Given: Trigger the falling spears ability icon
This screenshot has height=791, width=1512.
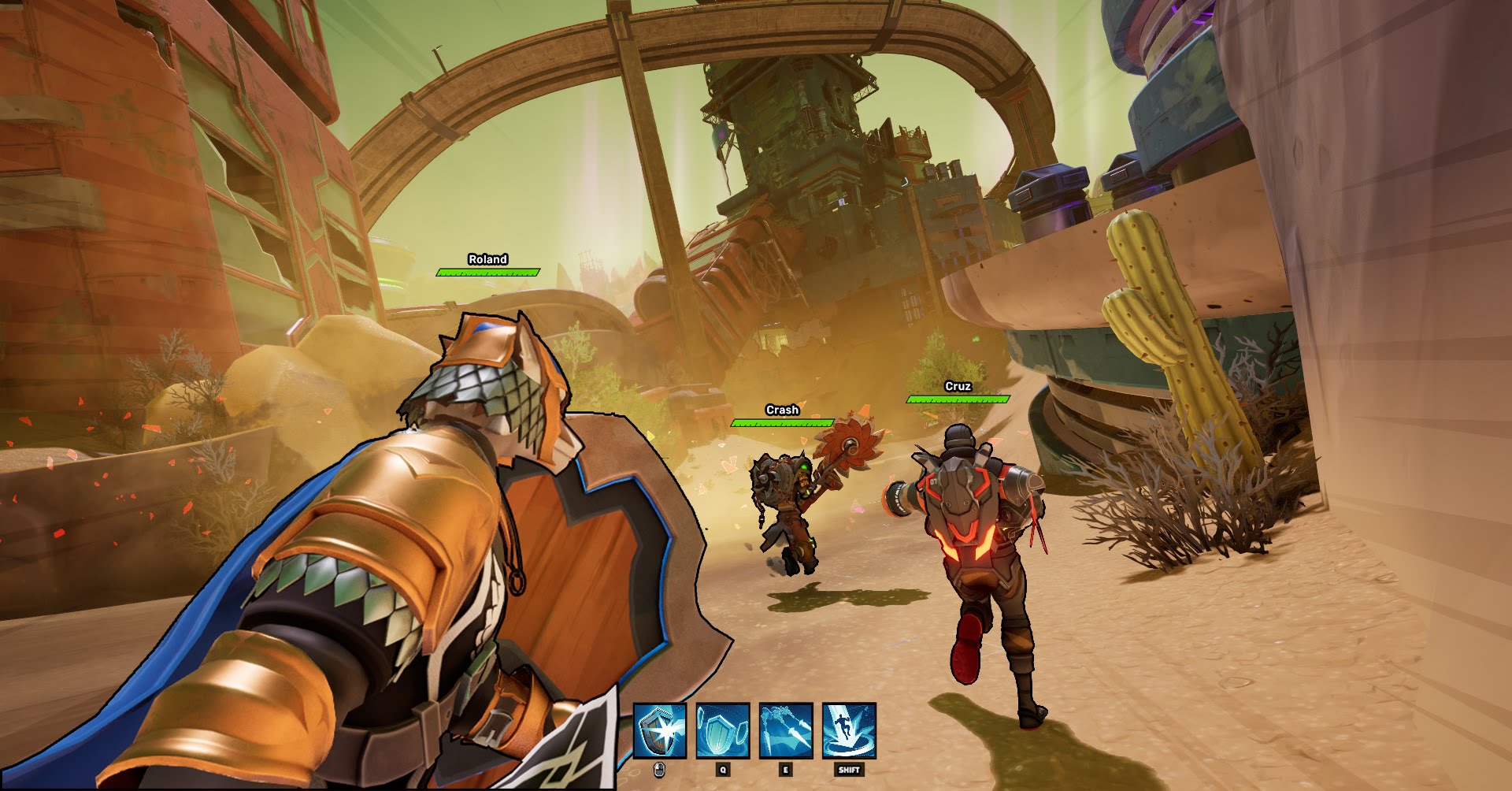Looking at the screenshot, I should [786, 731].
